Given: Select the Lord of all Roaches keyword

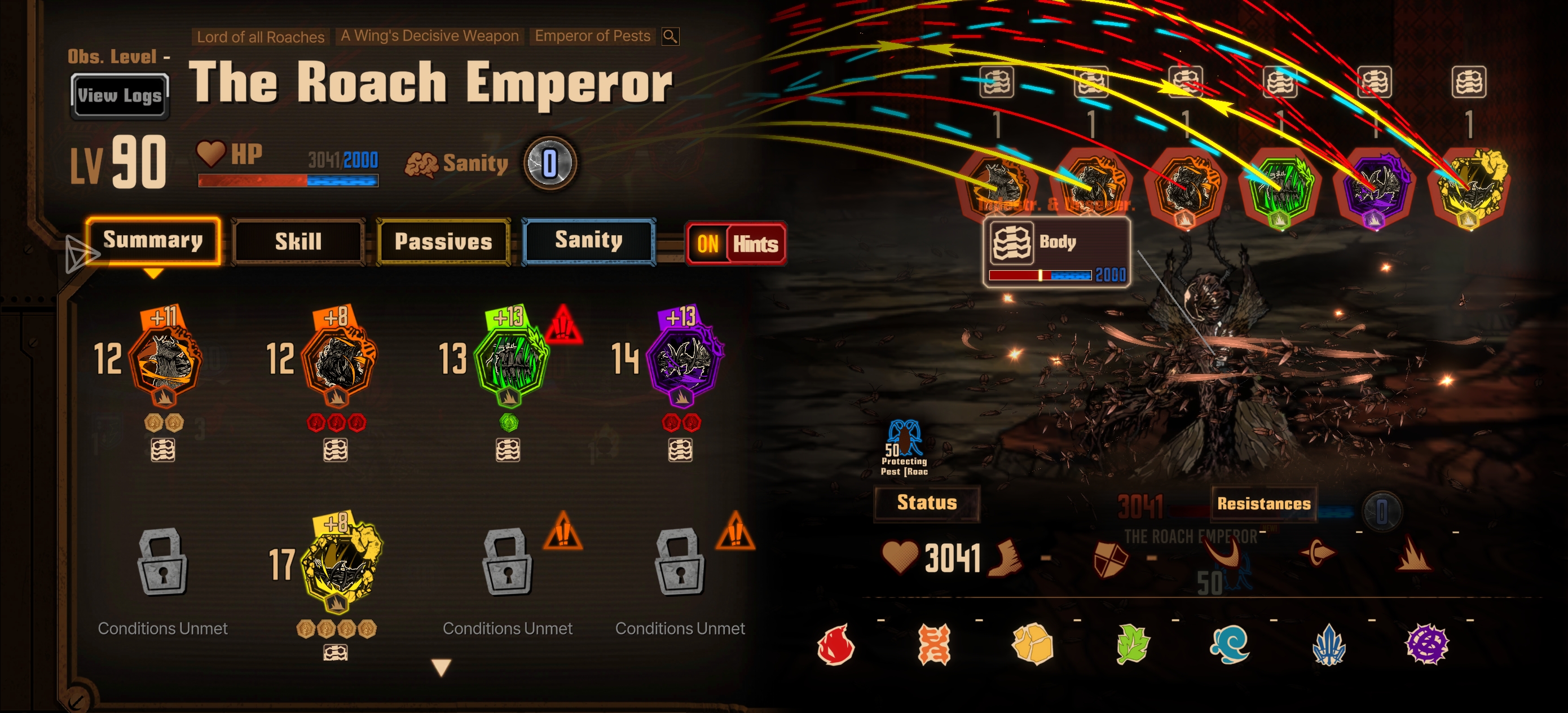Looking at the screenshot, I should point(261,37).
